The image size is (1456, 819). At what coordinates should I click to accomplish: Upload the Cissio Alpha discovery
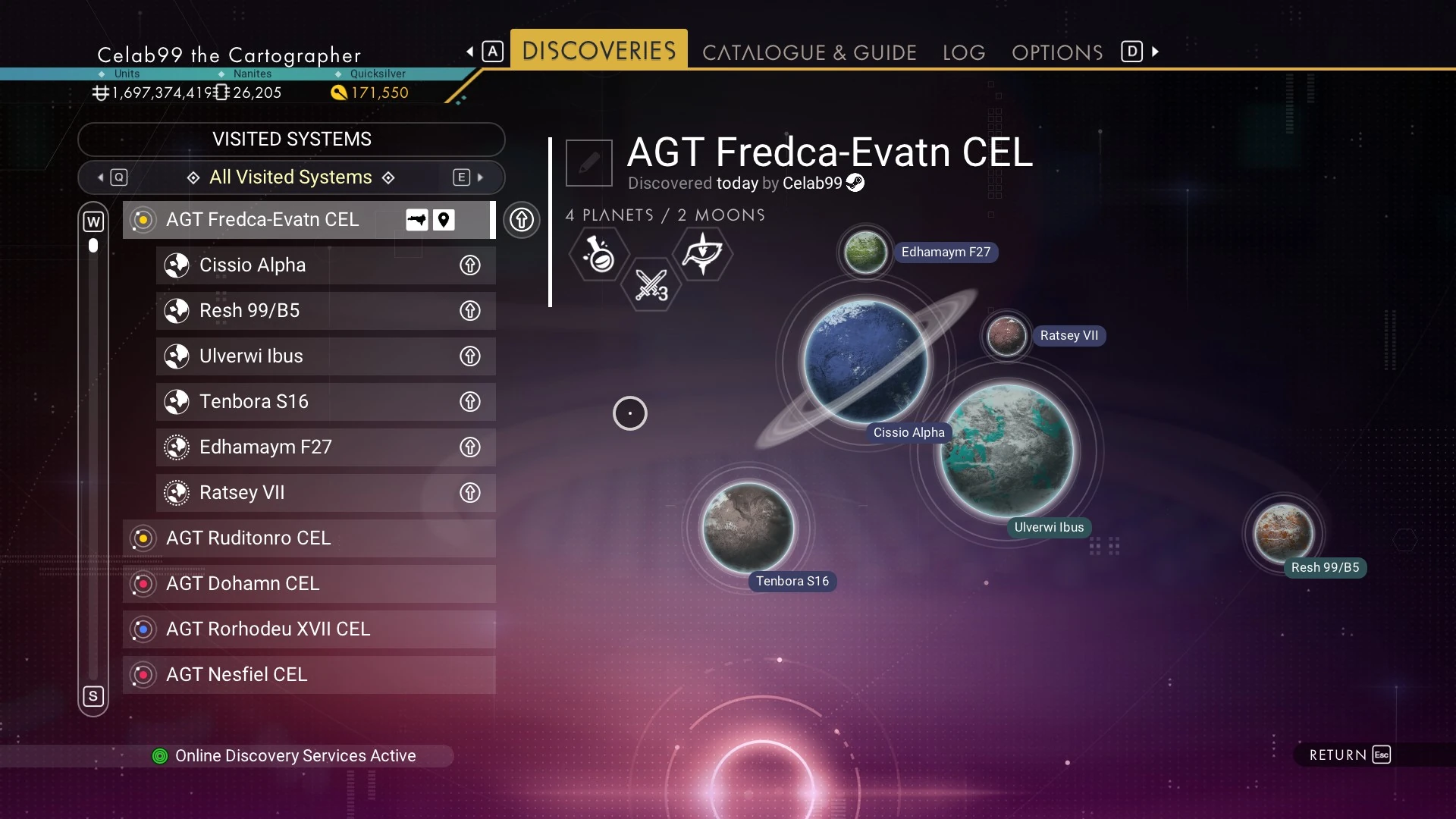[x=470, y=265]
